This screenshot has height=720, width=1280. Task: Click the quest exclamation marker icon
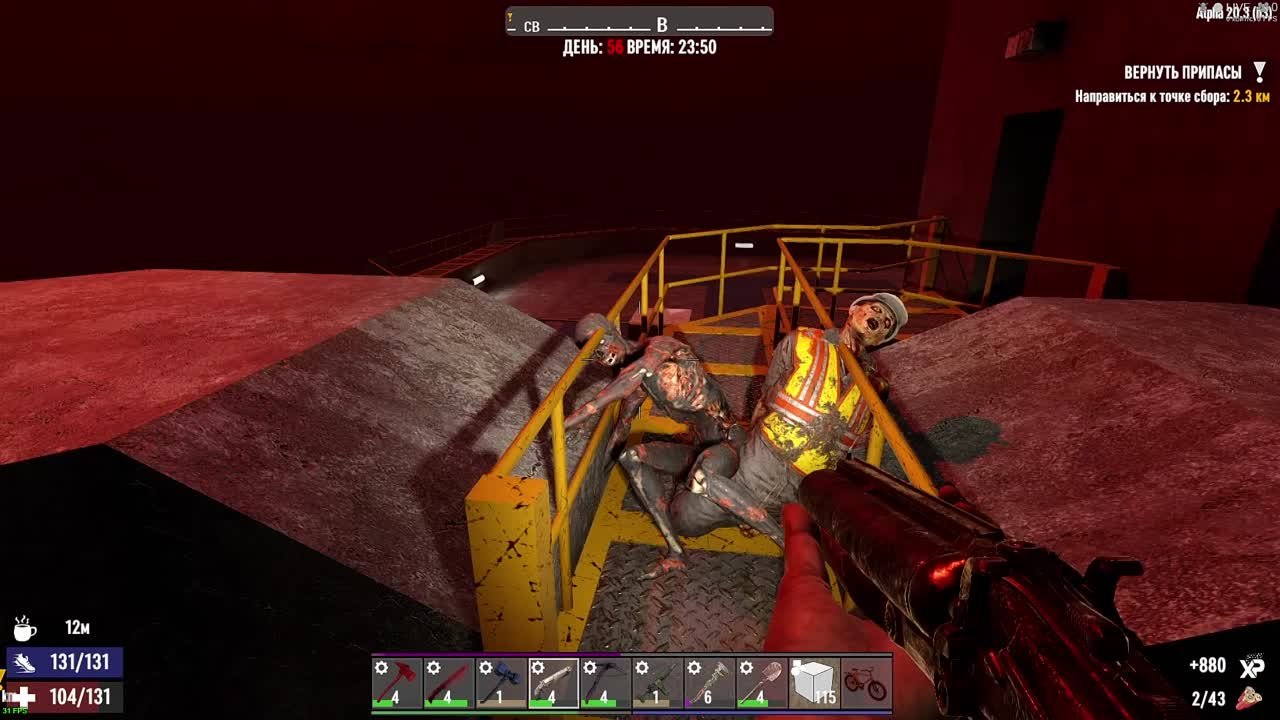tap(1258, 70)
